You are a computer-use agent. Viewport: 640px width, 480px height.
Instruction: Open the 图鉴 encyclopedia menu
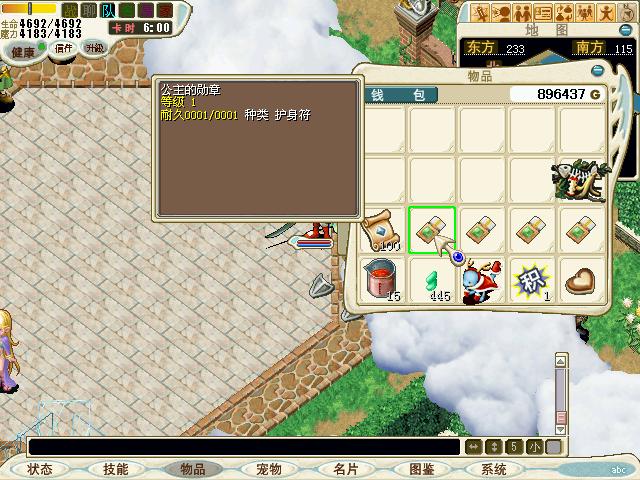(x=421, y=468)
